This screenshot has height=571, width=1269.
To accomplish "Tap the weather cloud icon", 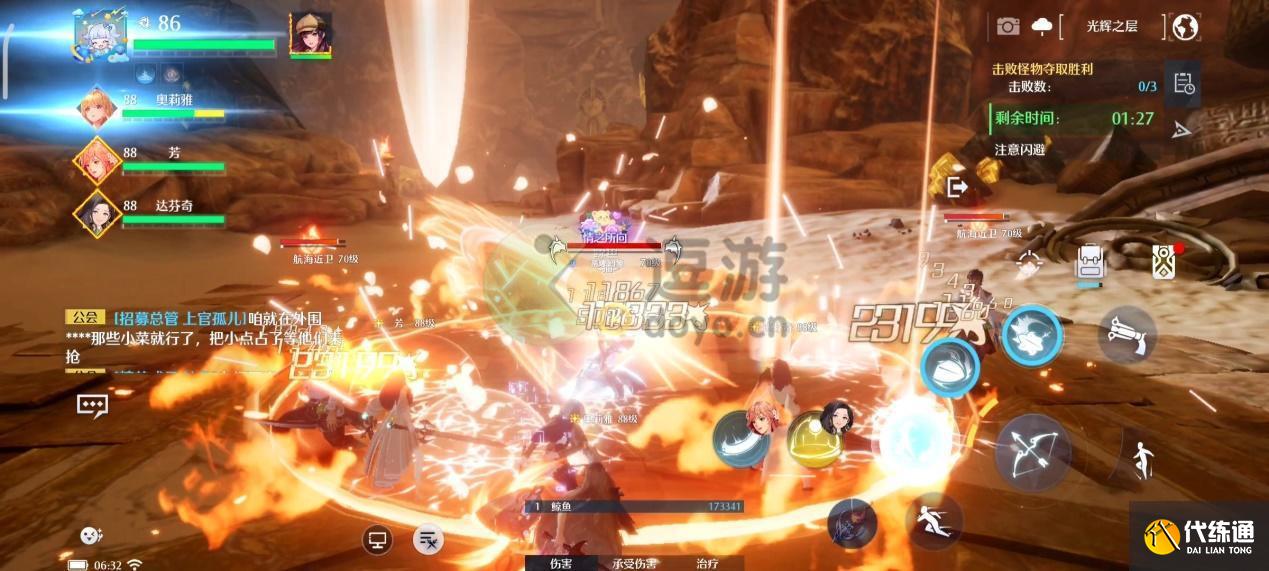I will (x=1041, y=27).
